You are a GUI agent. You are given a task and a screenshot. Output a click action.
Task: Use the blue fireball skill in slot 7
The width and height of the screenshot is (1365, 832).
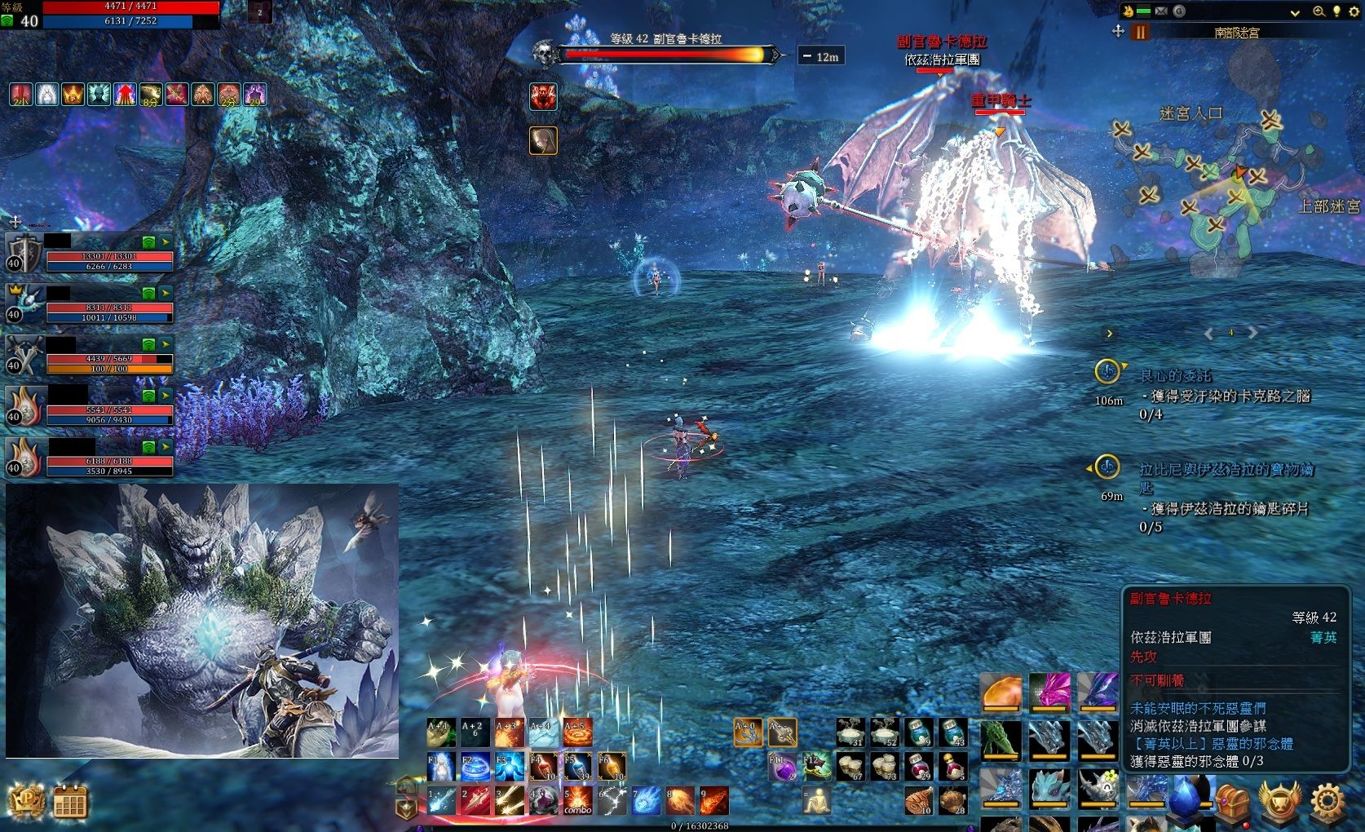pos(646,800)
